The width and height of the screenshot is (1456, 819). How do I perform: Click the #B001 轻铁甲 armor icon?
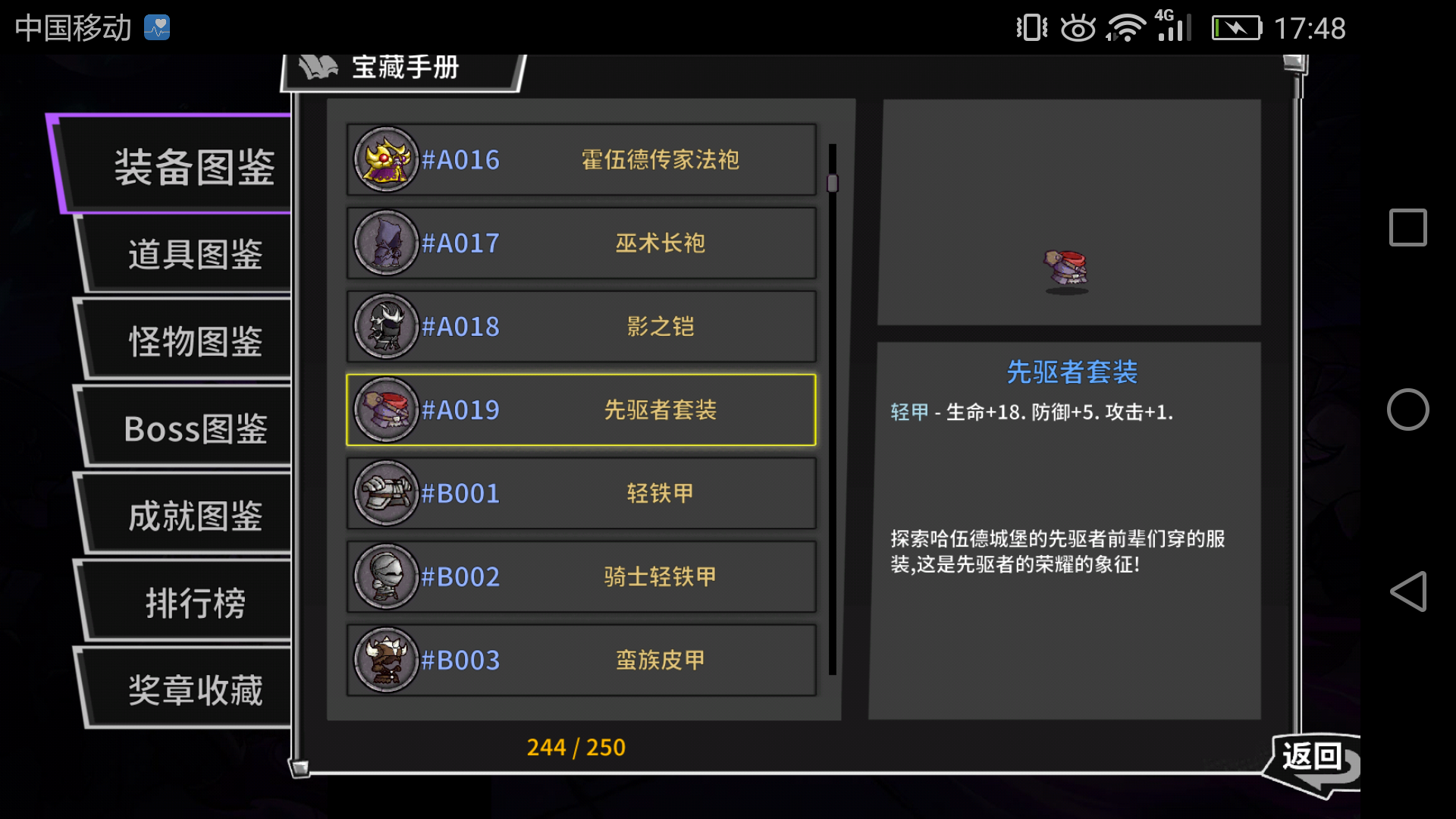point(386,493)
